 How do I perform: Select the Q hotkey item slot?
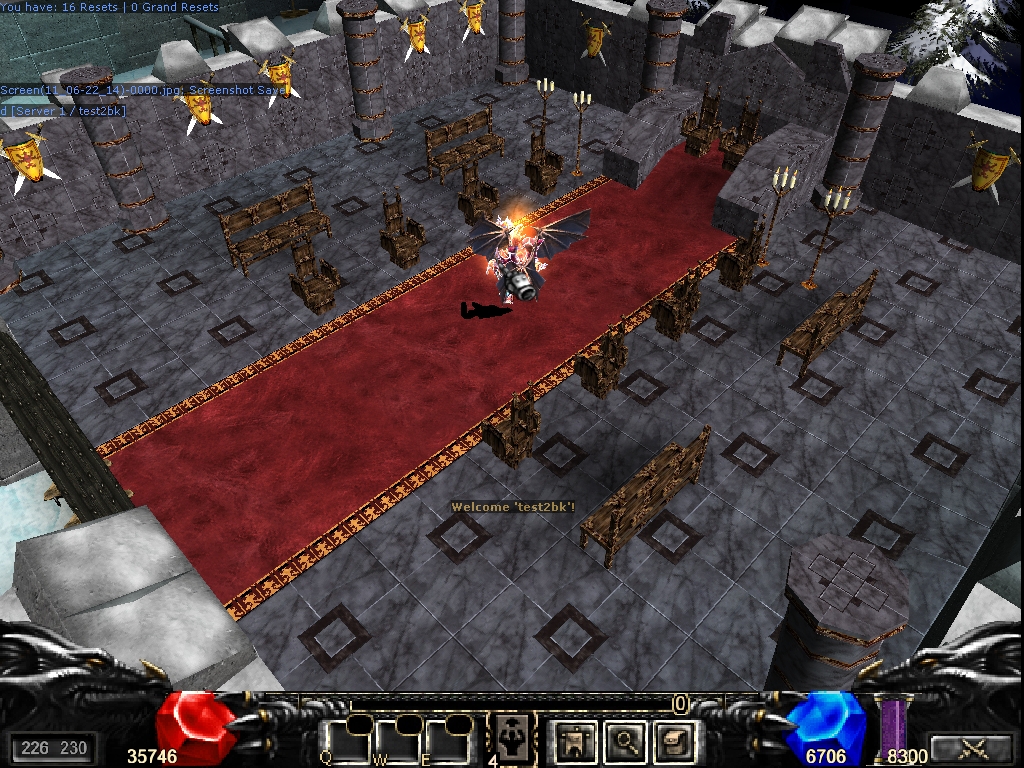point(350,741)
